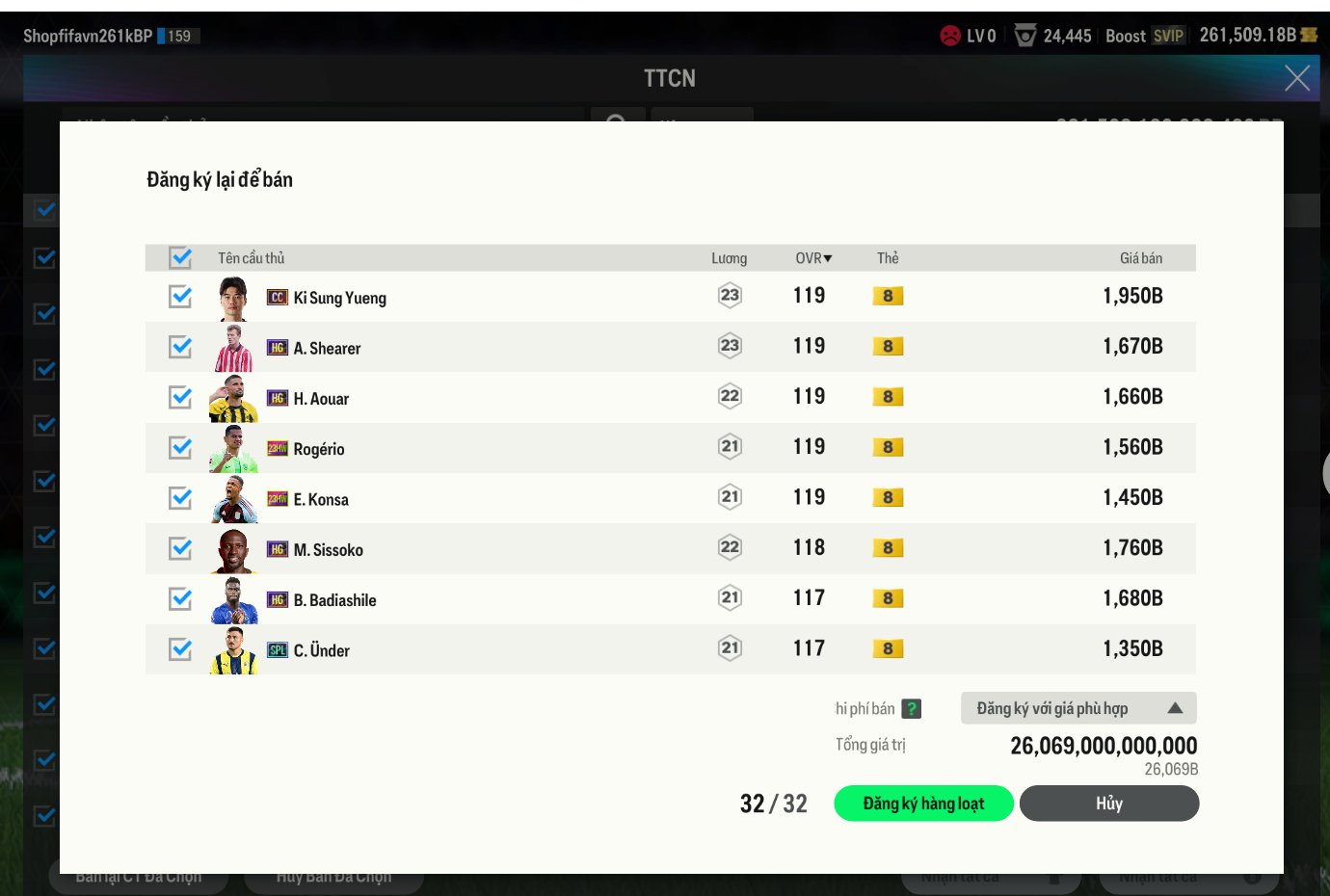Toggle the H. Aouar checkbox

(x=180, y=397)
